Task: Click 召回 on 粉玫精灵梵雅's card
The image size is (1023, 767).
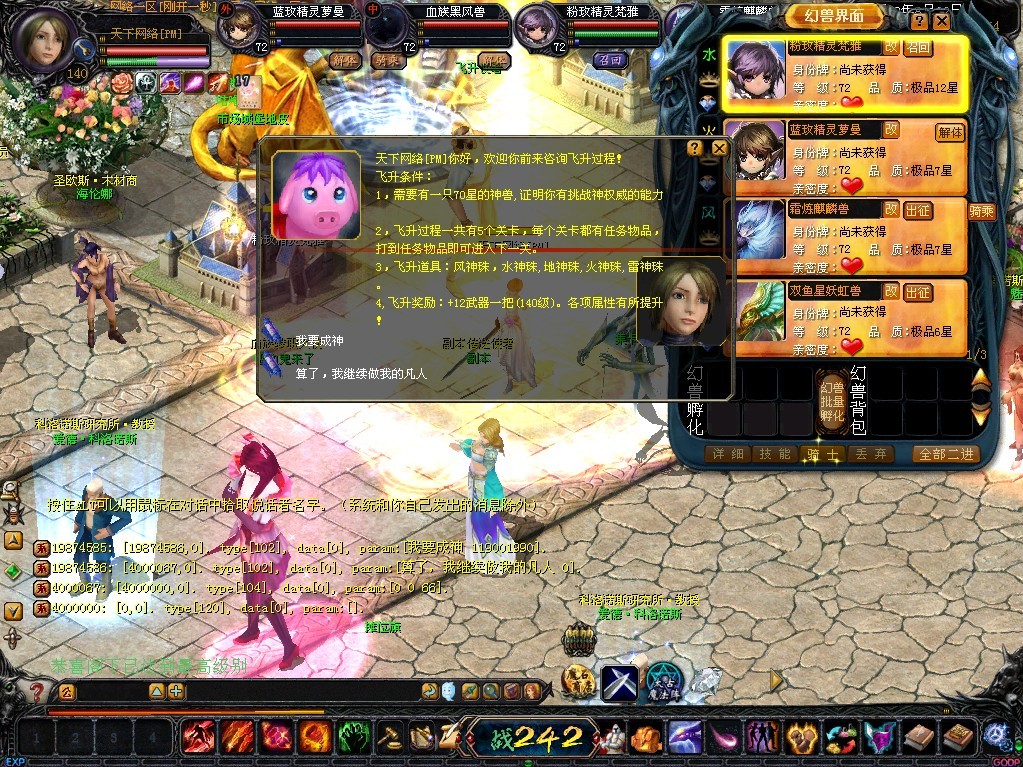Action: tap(918, 47)
